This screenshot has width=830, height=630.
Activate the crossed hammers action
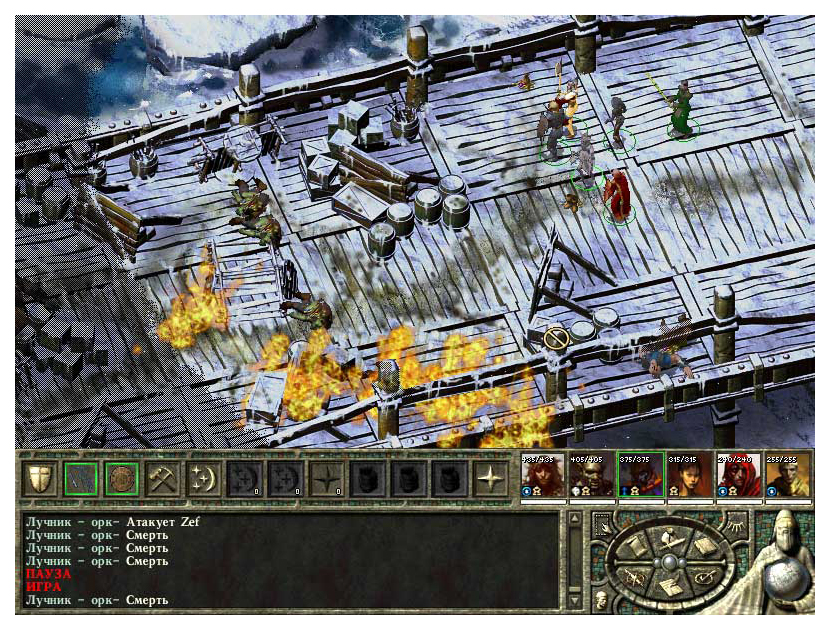(160, 478)
